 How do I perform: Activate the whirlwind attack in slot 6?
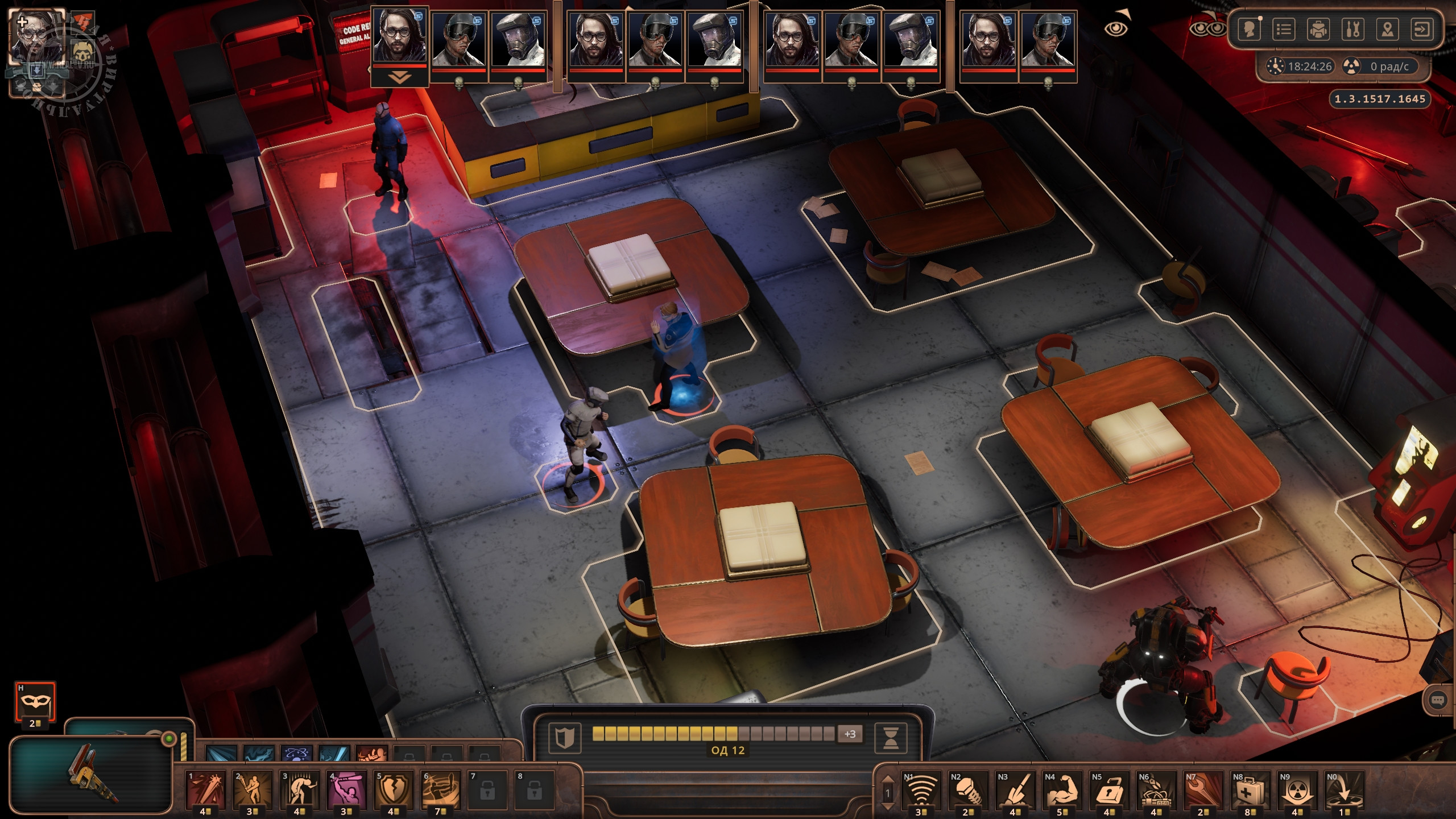[441, 789]
